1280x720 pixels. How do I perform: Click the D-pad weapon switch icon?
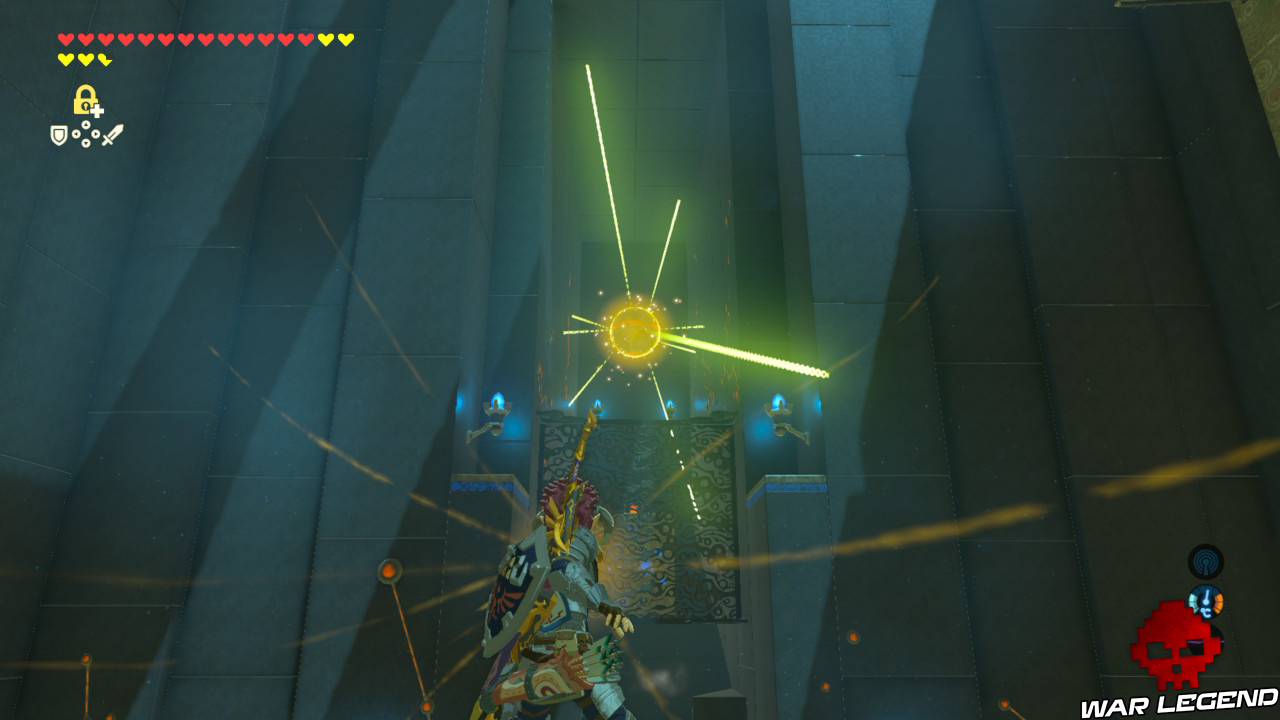[x=86, y=133]
